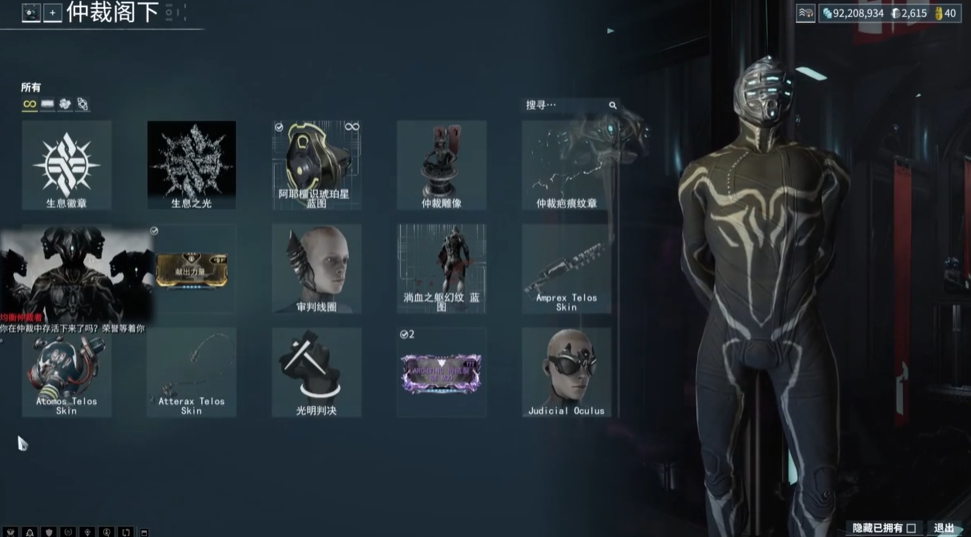The width and height of the screenshot is (971, 537).
Task: Choose the 审判线圈 head accessory
Action: pos(316,269)
